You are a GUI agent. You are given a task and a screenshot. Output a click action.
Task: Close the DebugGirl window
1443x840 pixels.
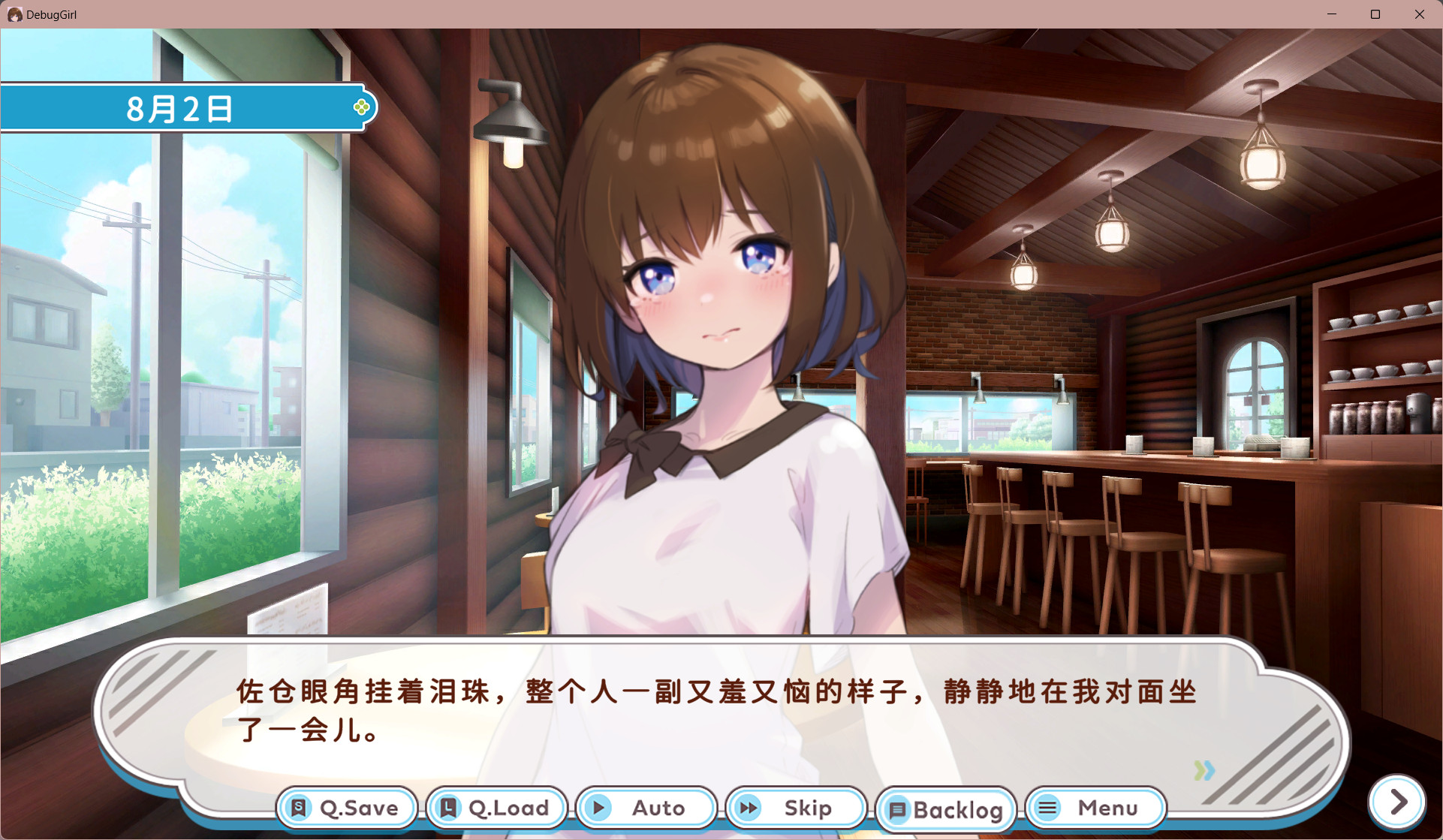(x=1419, y=14)
